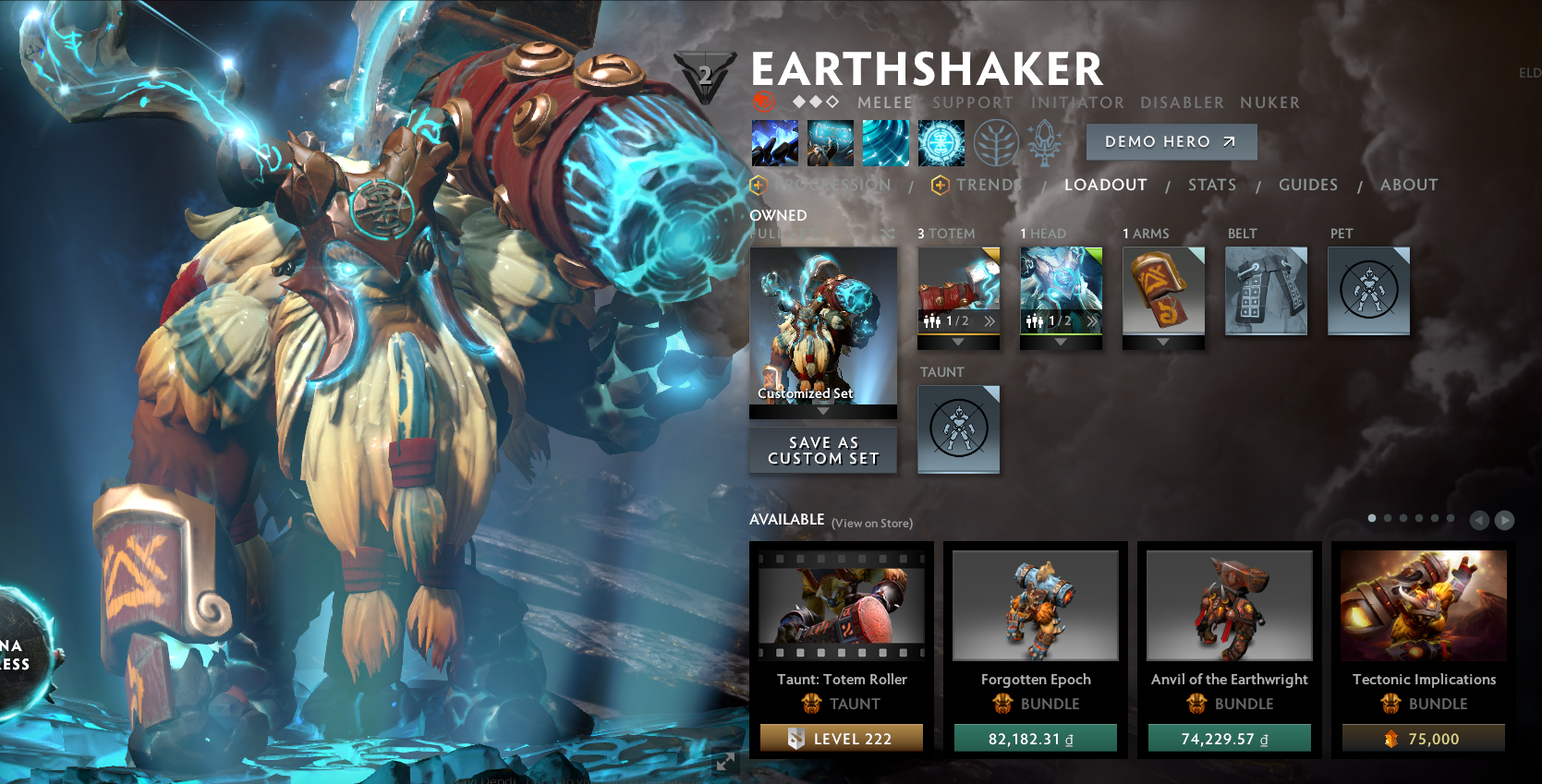This screenshot has width=1542, height=784.
Task: Toggle the shuffle cosmetics icon
Action: point(888,234)
